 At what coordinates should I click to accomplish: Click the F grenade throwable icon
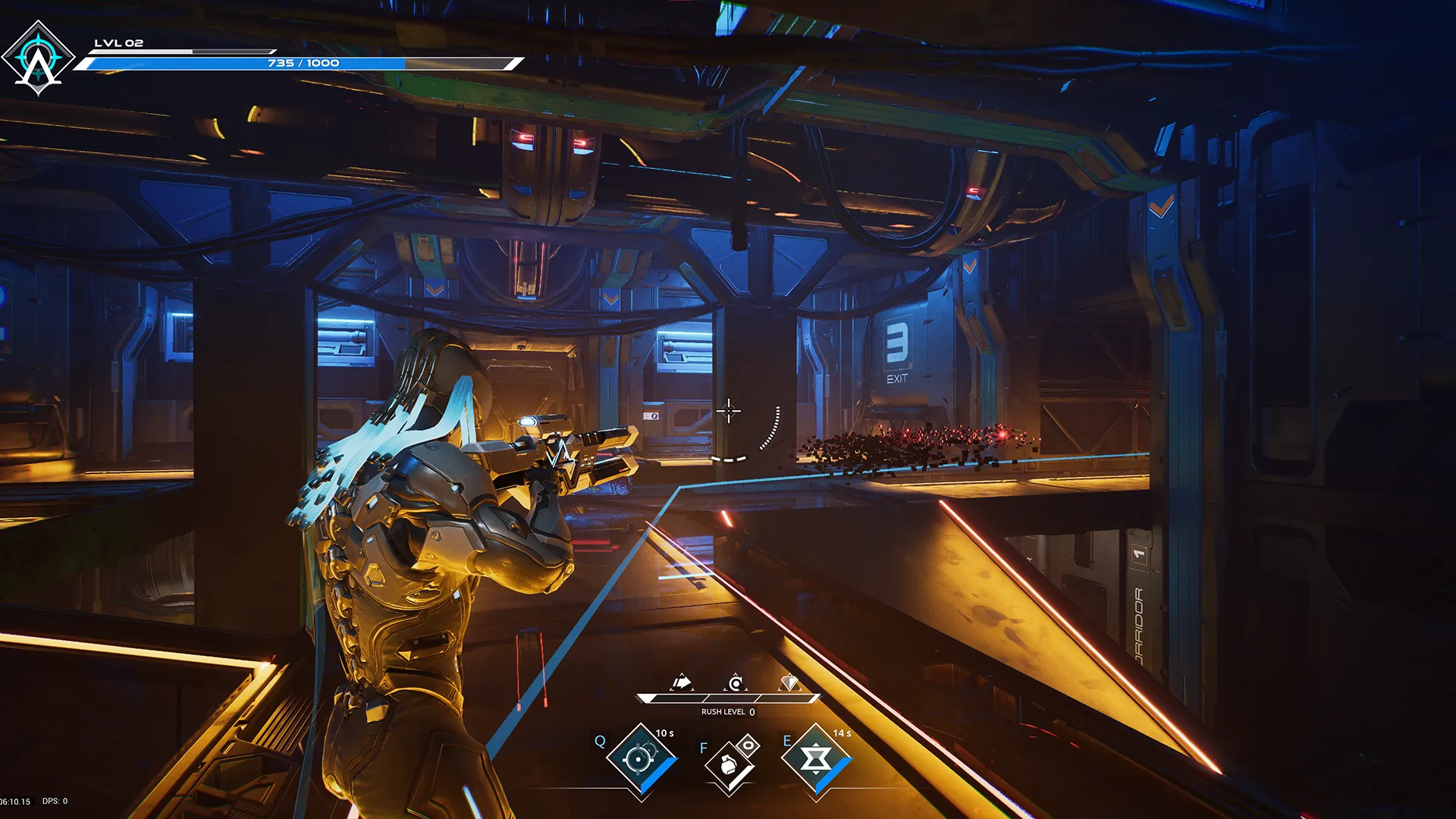pos(728,766)
